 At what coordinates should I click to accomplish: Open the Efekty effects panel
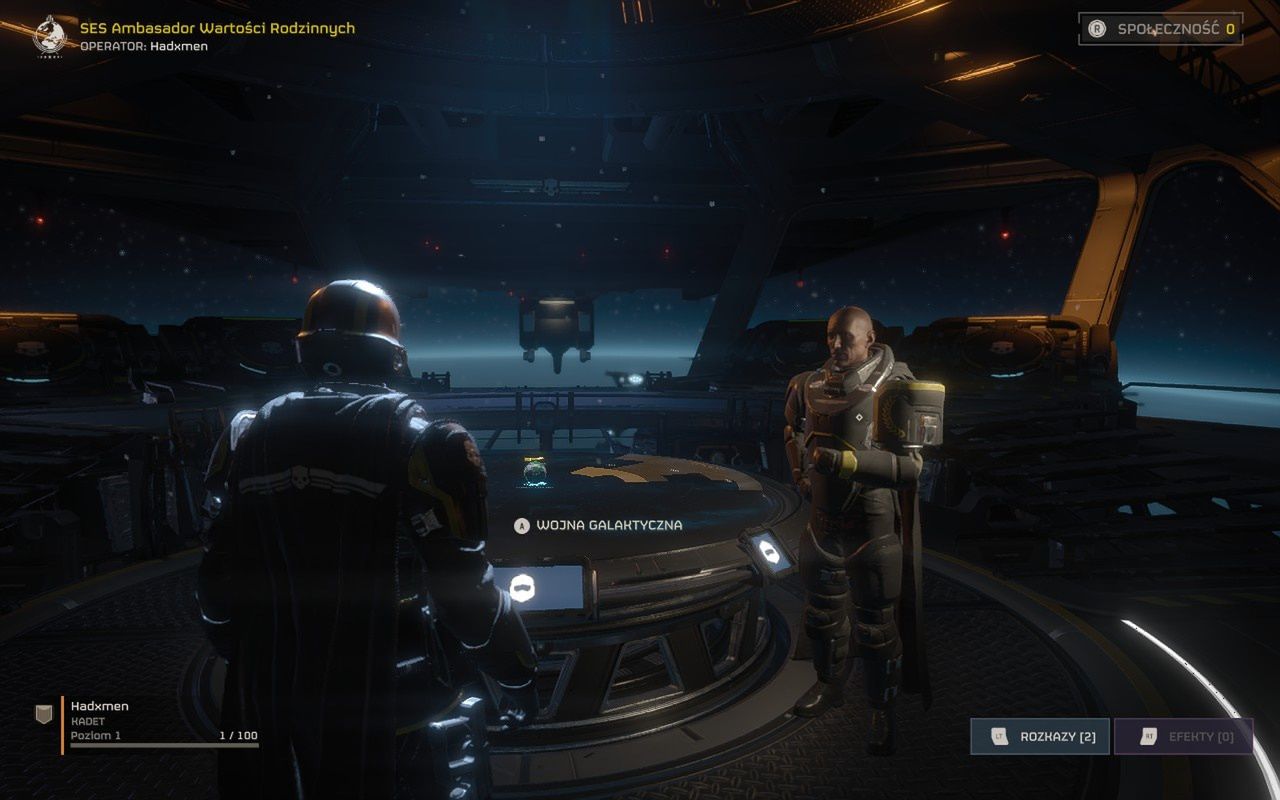pyautogui.click(x=1183, y=737)
